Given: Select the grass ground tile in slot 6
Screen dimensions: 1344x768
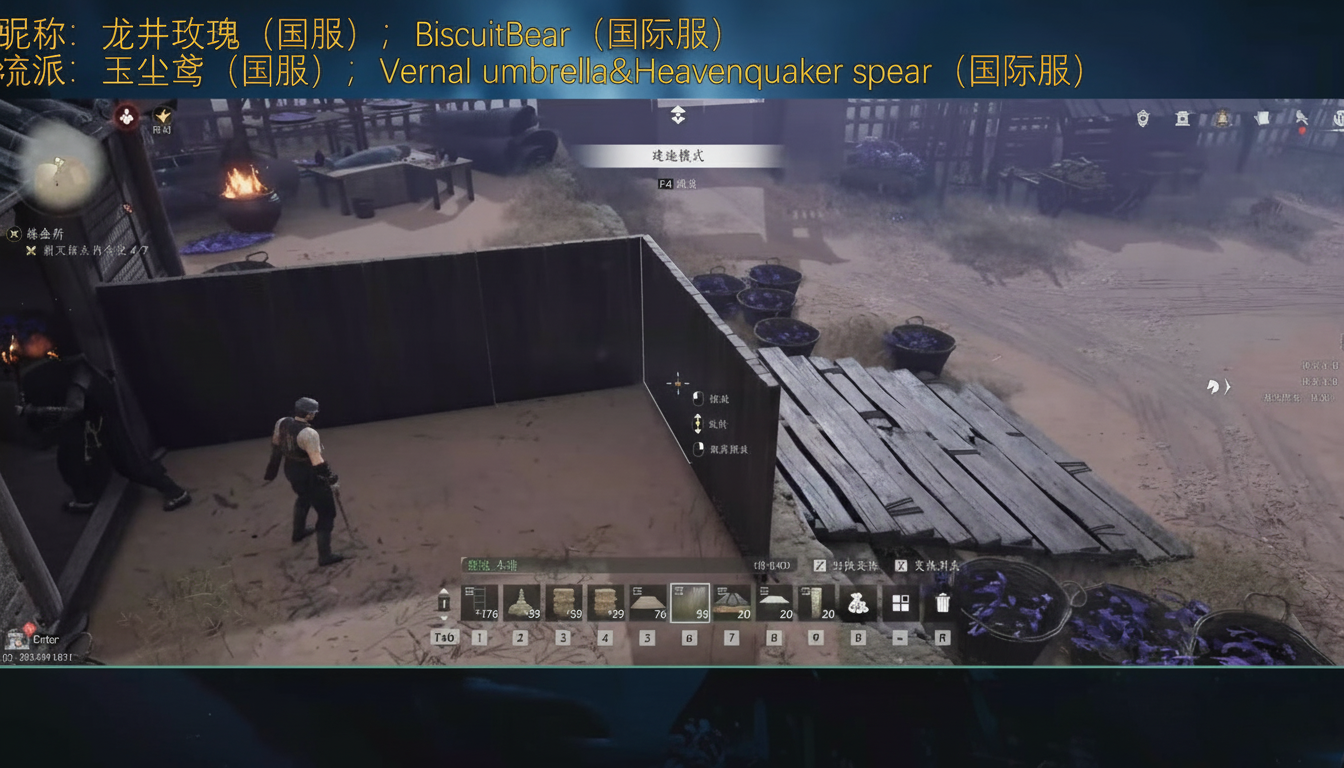Looking at the screenshot, I should pos(690,600).
